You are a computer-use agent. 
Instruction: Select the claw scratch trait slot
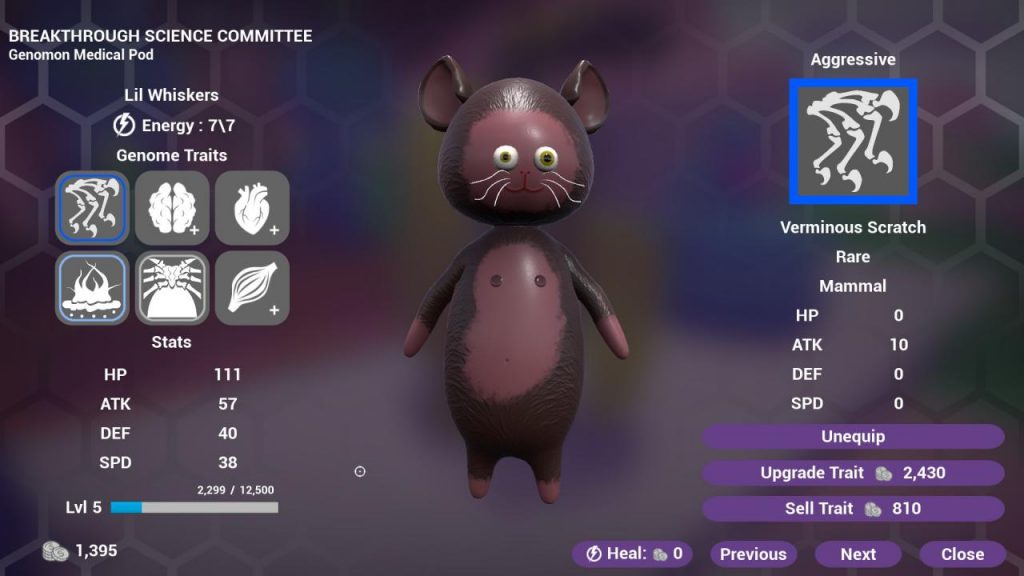tap(92, 208)
